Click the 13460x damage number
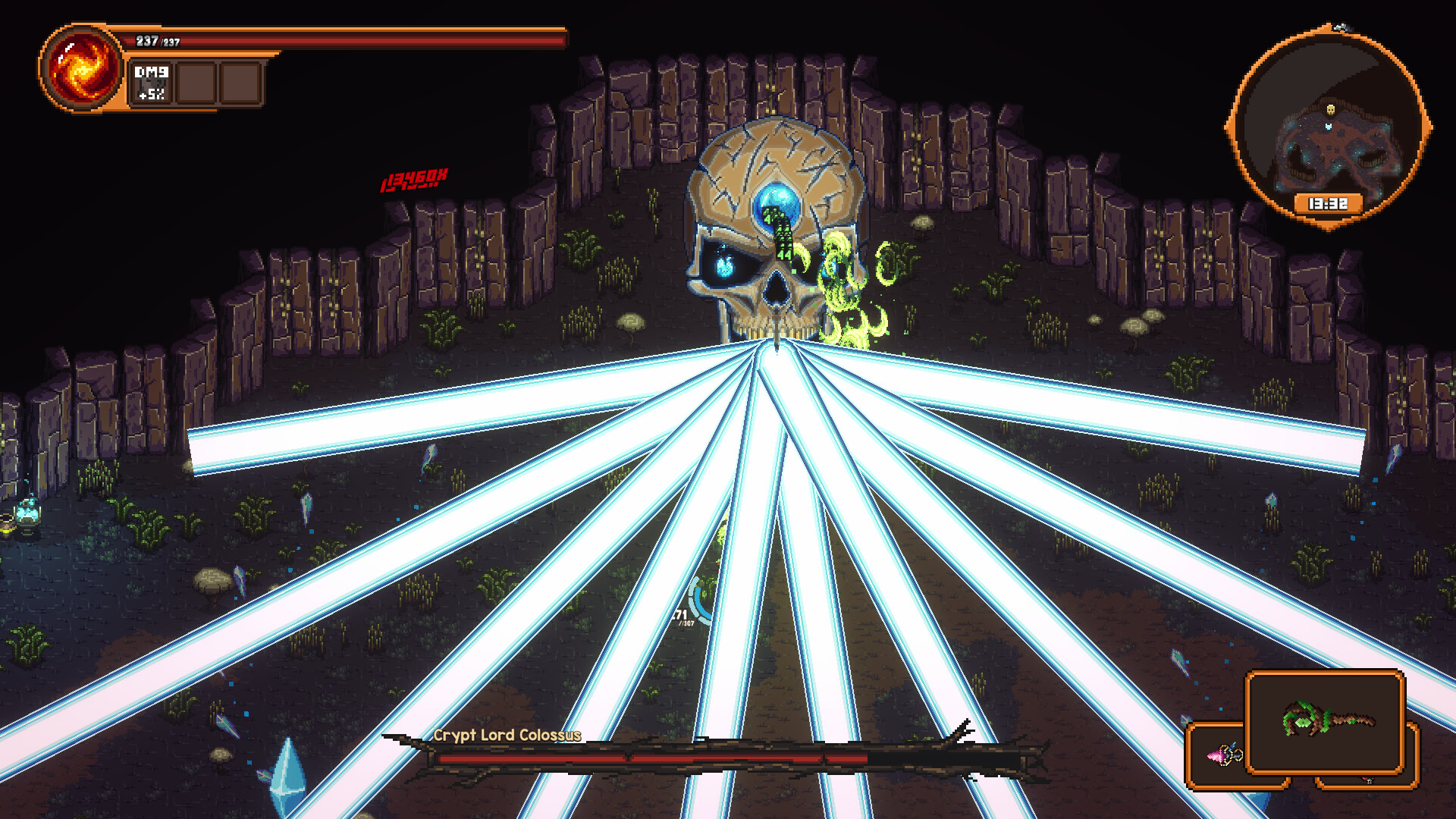The height and width of the screenshot is (819, 1456). tap(414, 180)
